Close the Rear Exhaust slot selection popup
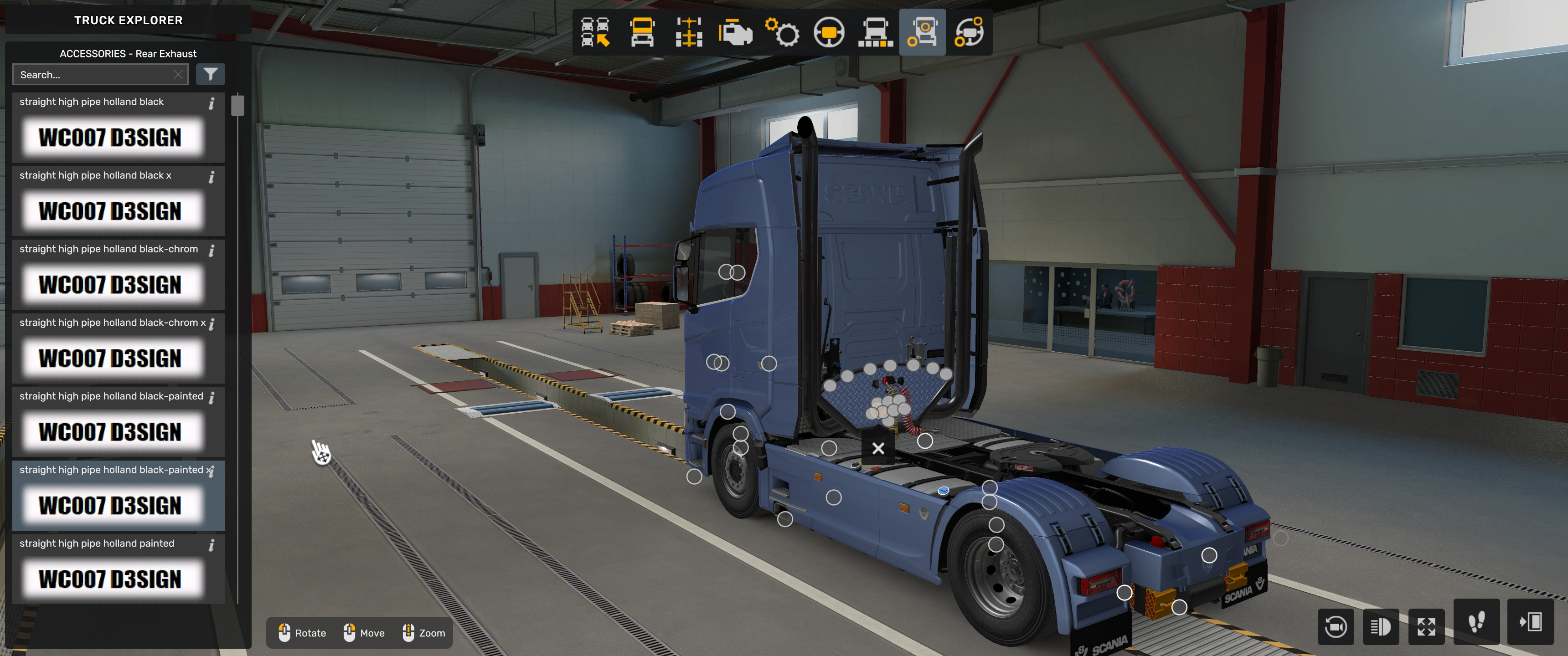 (x=878, y=448)
